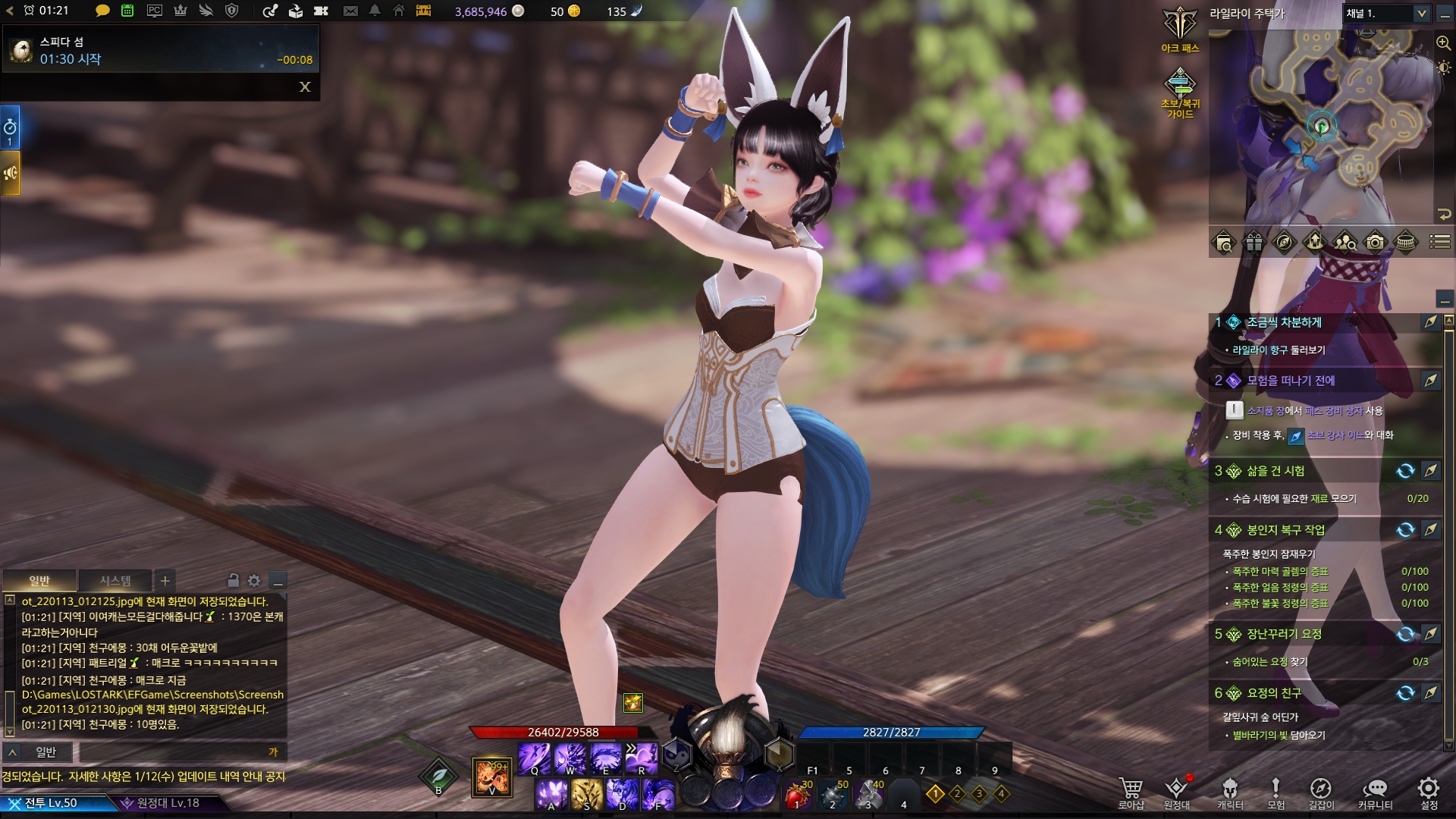
Task: Switch to the 시스템 chat tab
Action: coord(115,581)
